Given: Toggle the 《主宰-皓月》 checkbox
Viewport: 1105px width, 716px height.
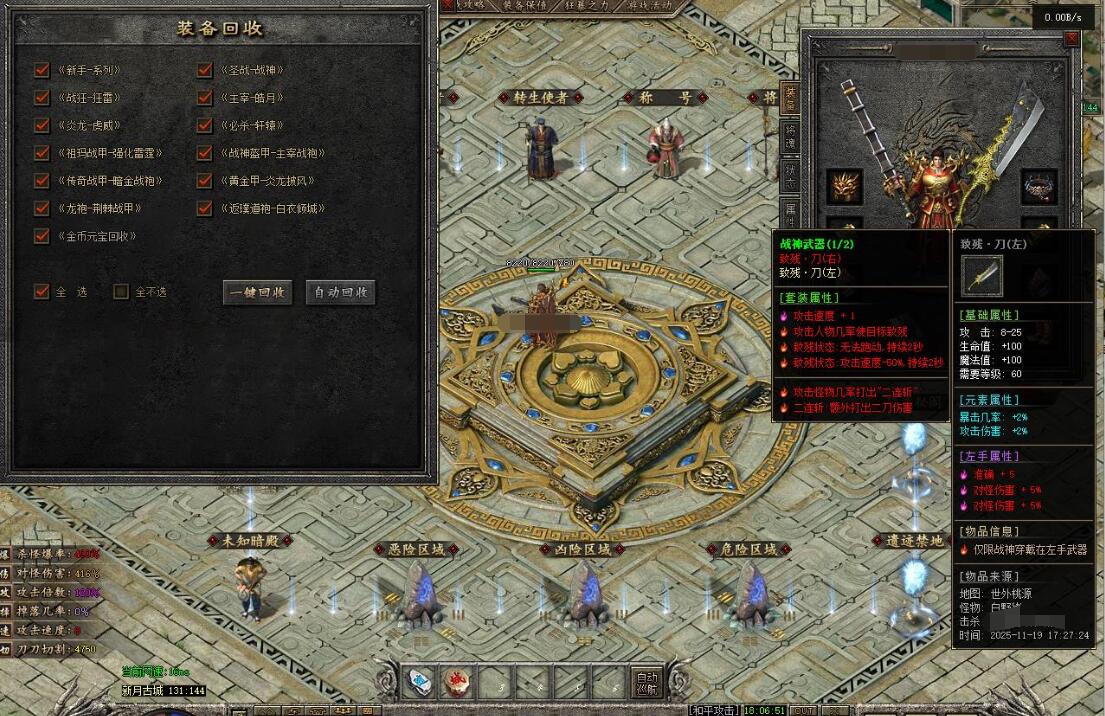Looking at the screenshot, I should point(205,98).
